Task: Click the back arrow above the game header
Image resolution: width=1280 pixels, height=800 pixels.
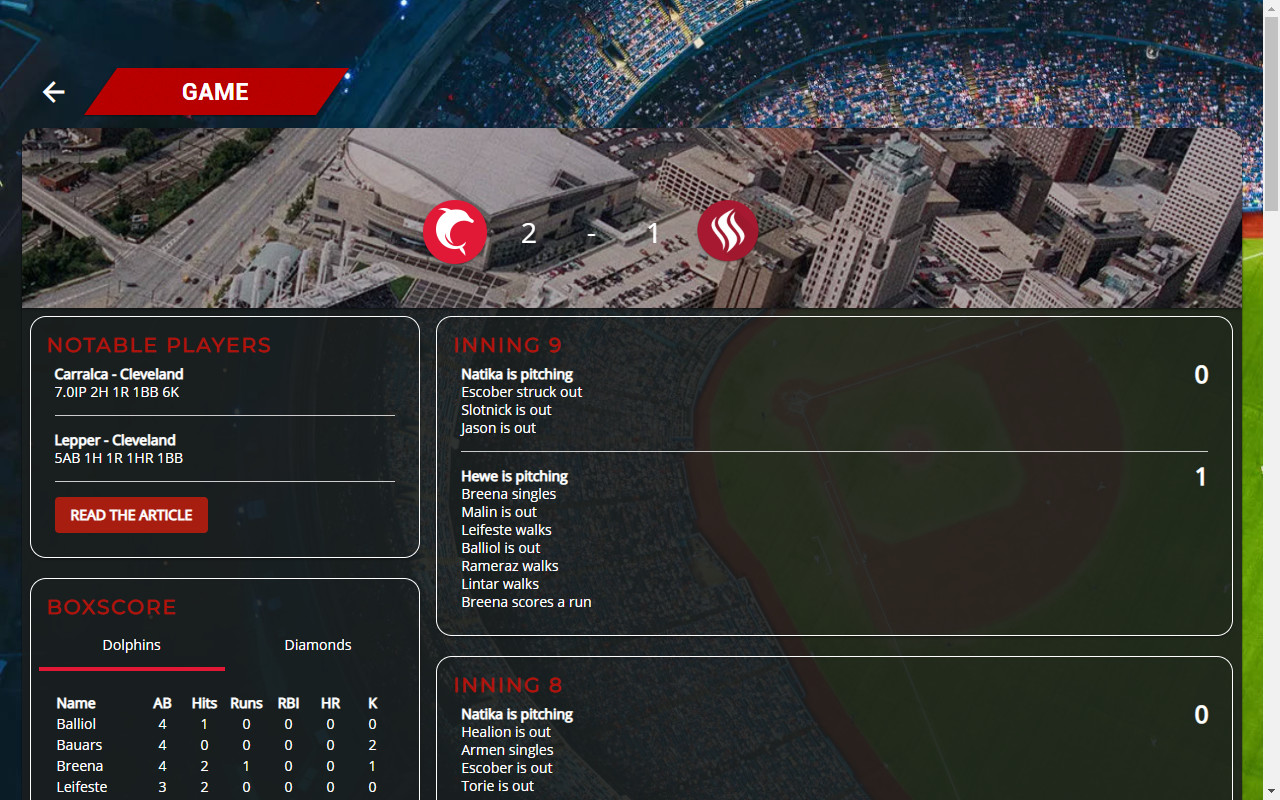Action: [x=52, y=92]
